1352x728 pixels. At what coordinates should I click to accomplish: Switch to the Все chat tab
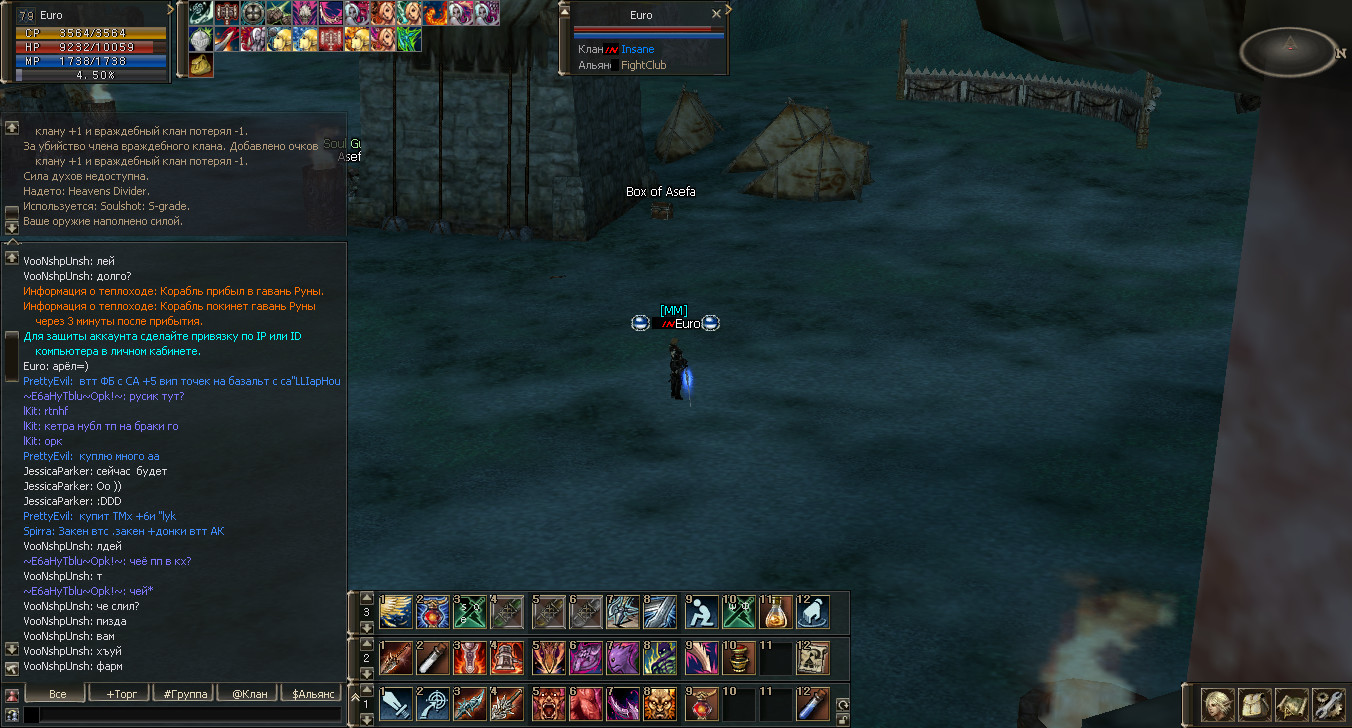(x=56, y=693)
